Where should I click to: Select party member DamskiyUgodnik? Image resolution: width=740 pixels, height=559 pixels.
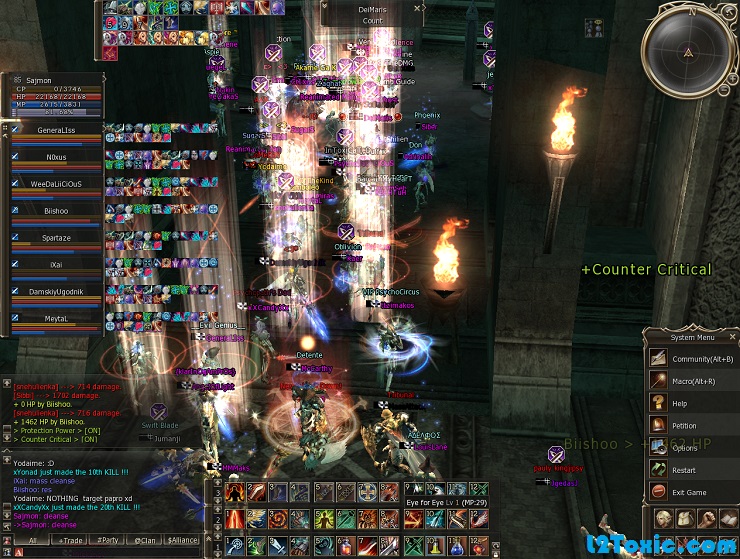click(56, 290)
